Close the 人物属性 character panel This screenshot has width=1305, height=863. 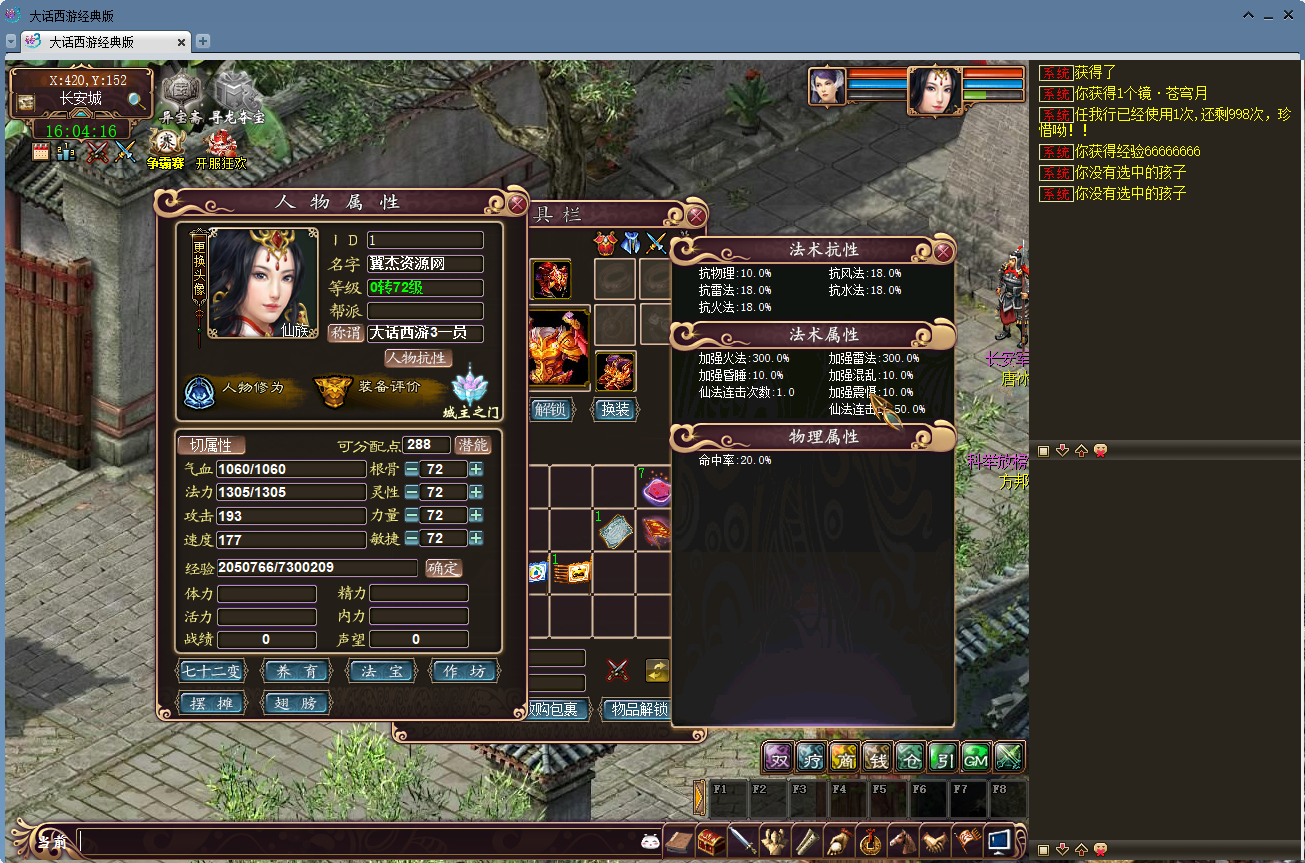coord(517,204)
